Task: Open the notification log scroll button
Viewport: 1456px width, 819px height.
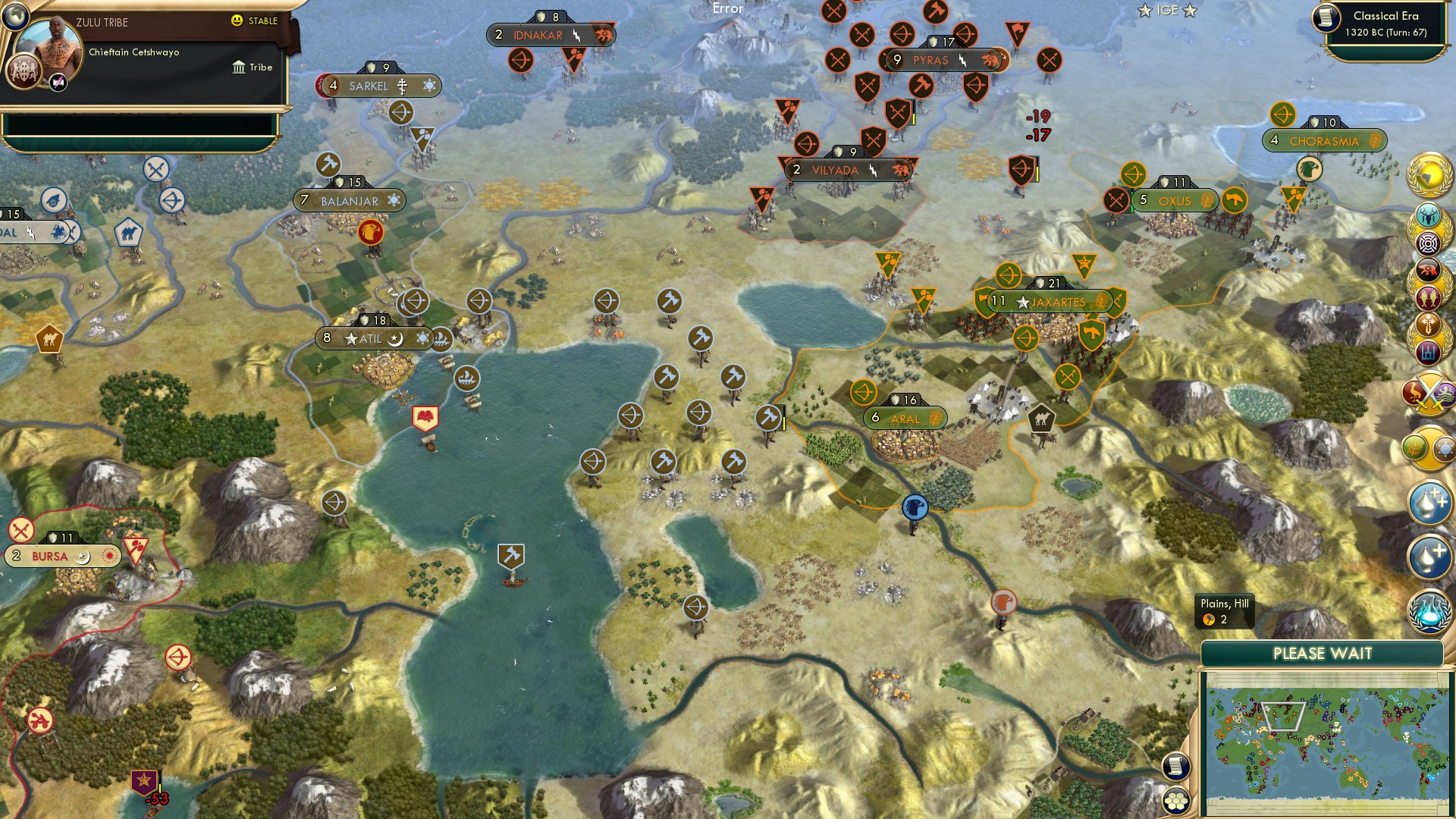Action: 1176,767
